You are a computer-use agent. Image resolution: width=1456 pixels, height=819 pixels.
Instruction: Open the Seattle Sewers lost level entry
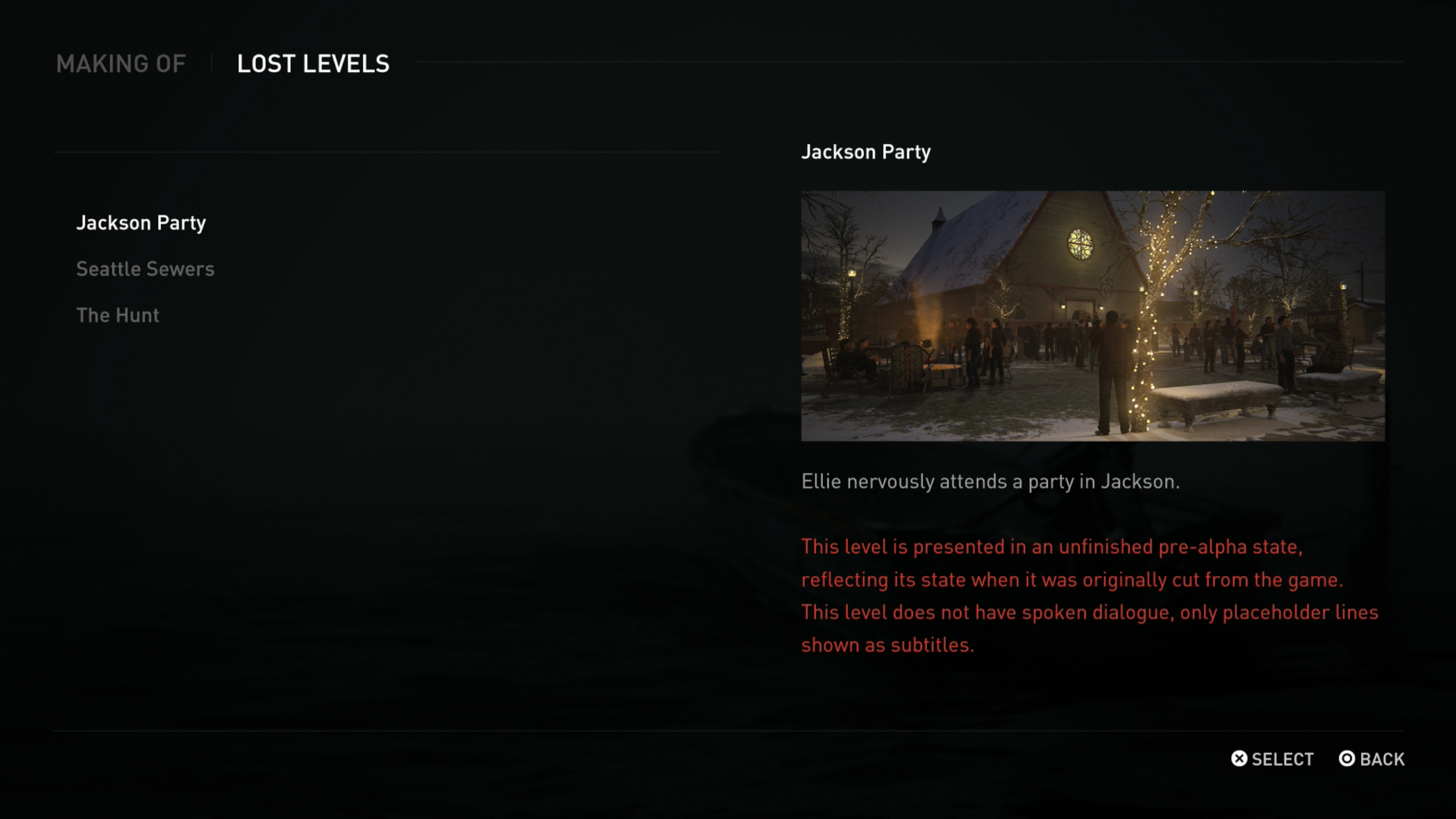[146, 268]
